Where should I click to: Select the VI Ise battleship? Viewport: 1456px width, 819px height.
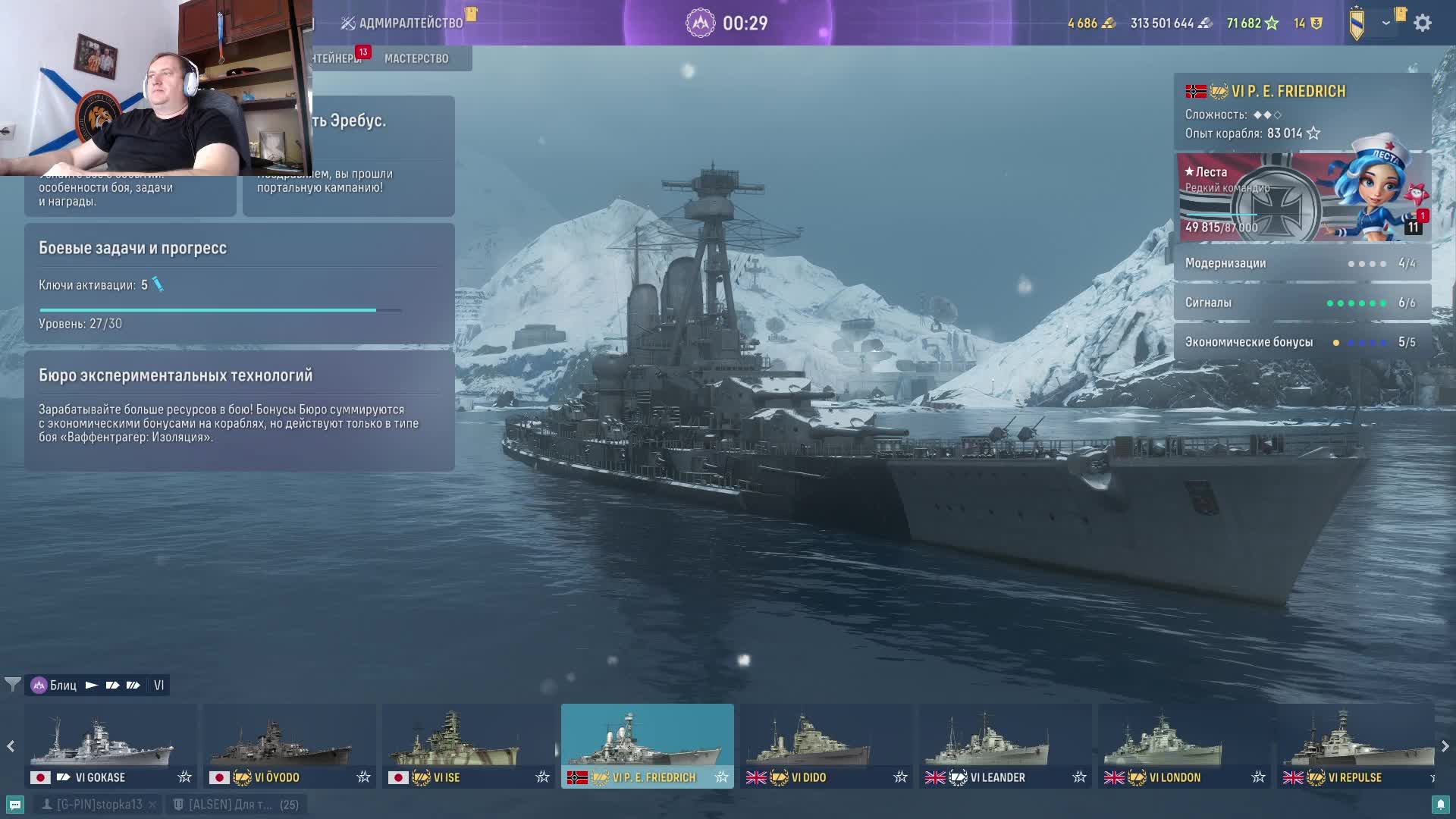pyautogui.click(x=468, y=745)
